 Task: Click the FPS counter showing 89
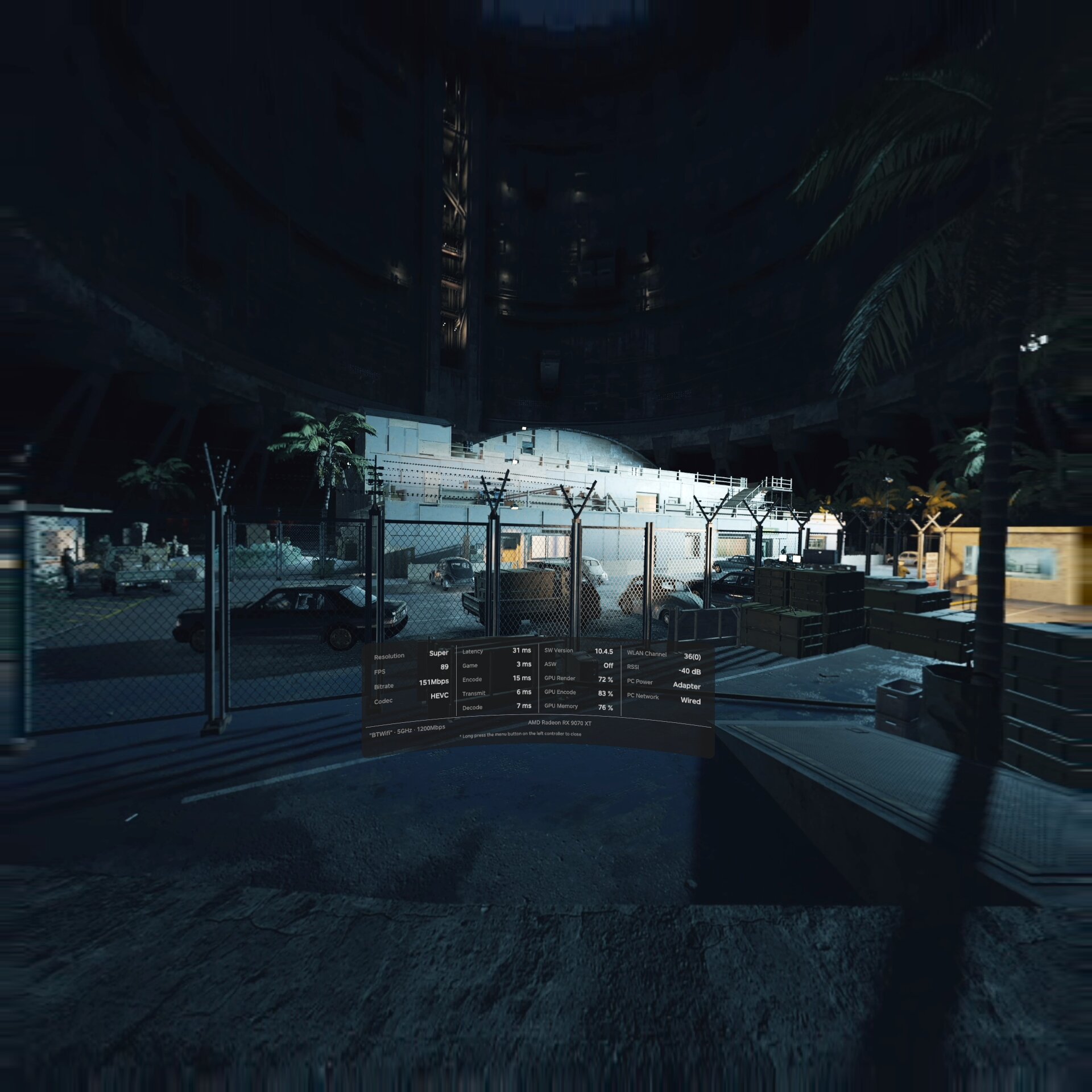444,666
